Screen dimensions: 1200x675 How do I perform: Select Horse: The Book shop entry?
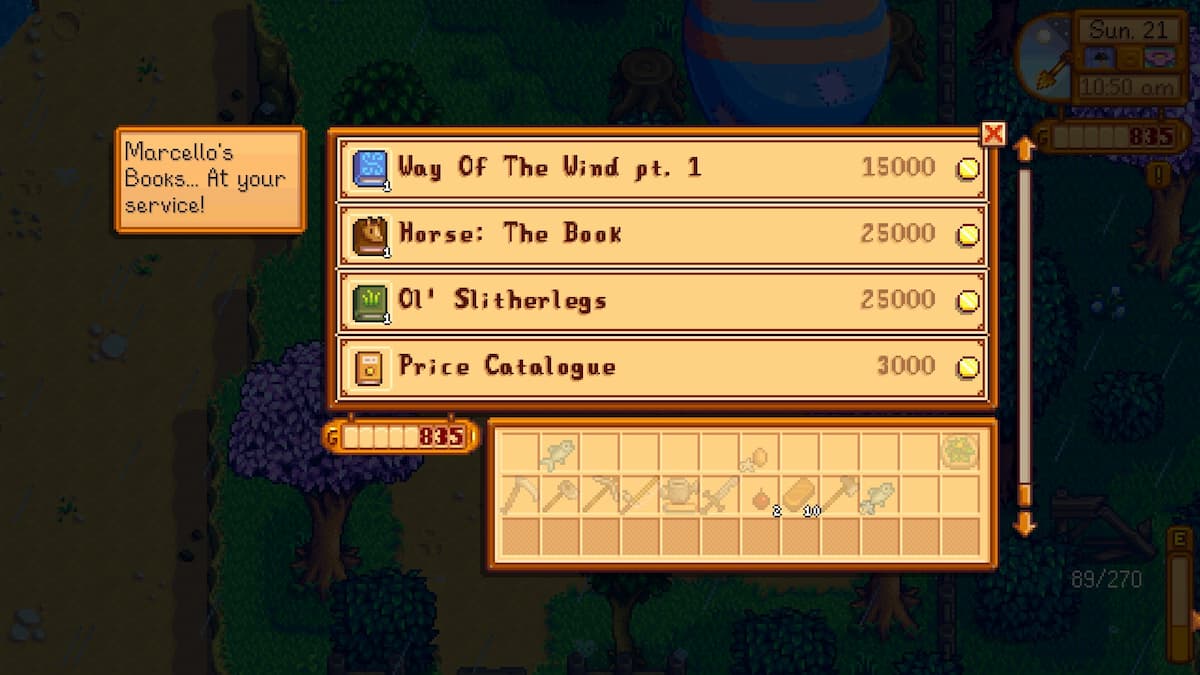click(x=660, y=235)
